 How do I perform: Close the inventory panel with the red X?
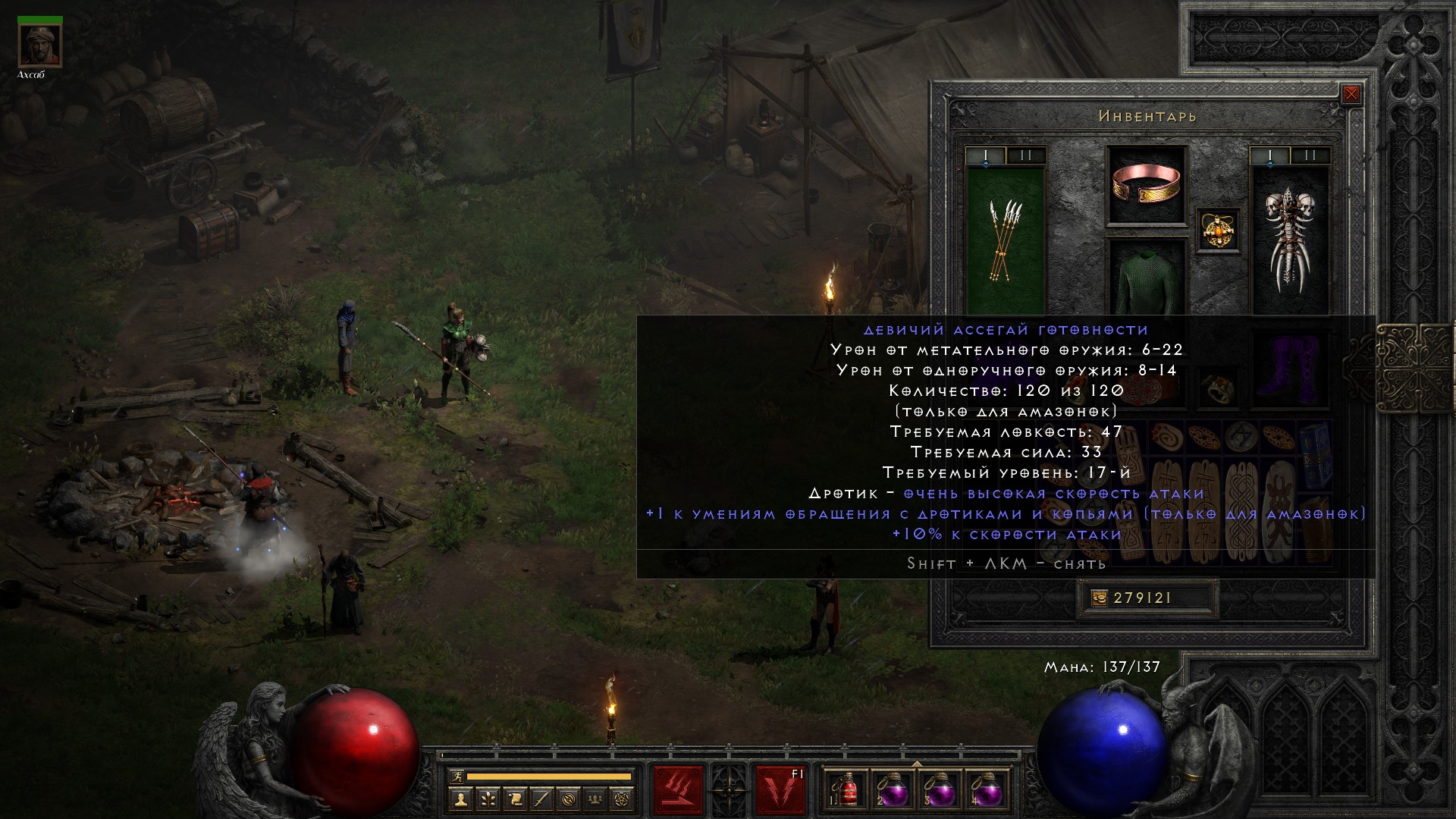coord(1351,95)
